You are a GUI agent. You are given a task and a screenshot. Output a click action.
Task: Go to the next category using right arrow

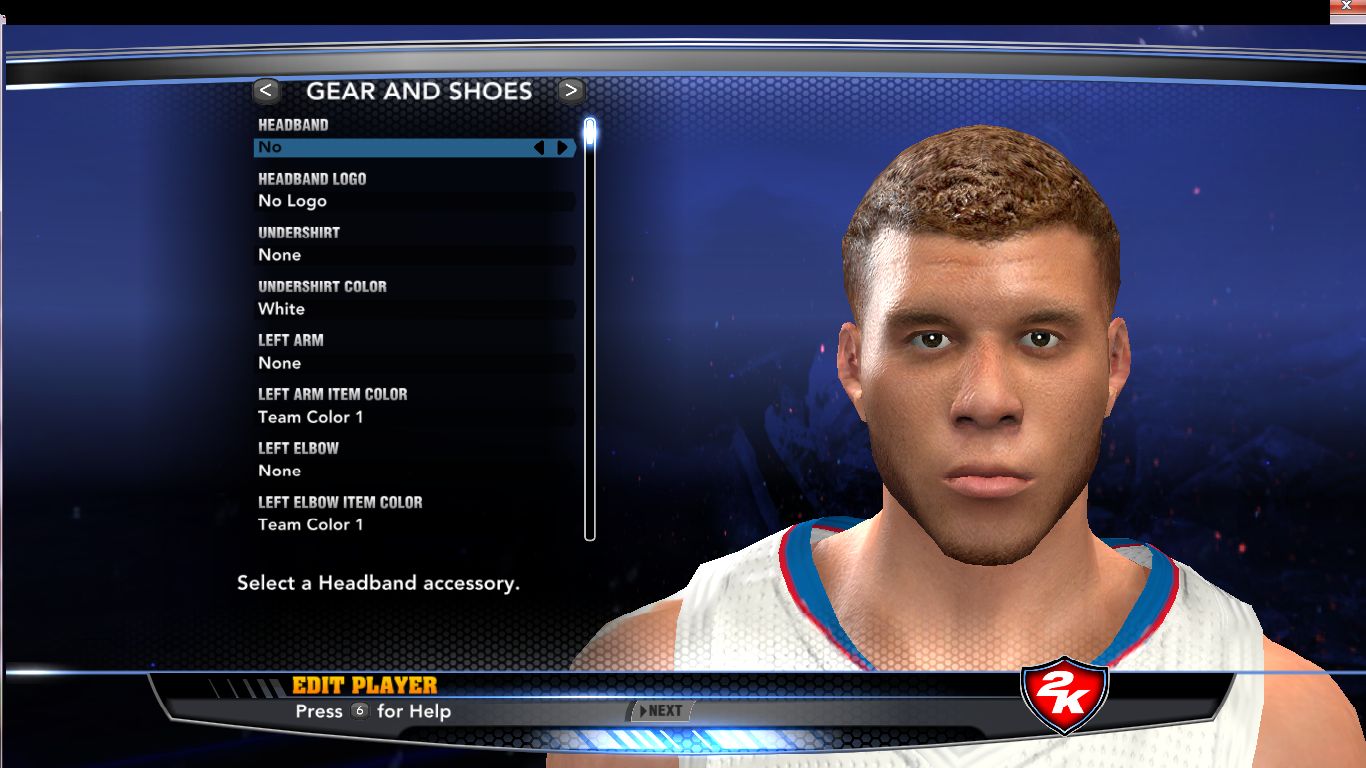(571, 91)
